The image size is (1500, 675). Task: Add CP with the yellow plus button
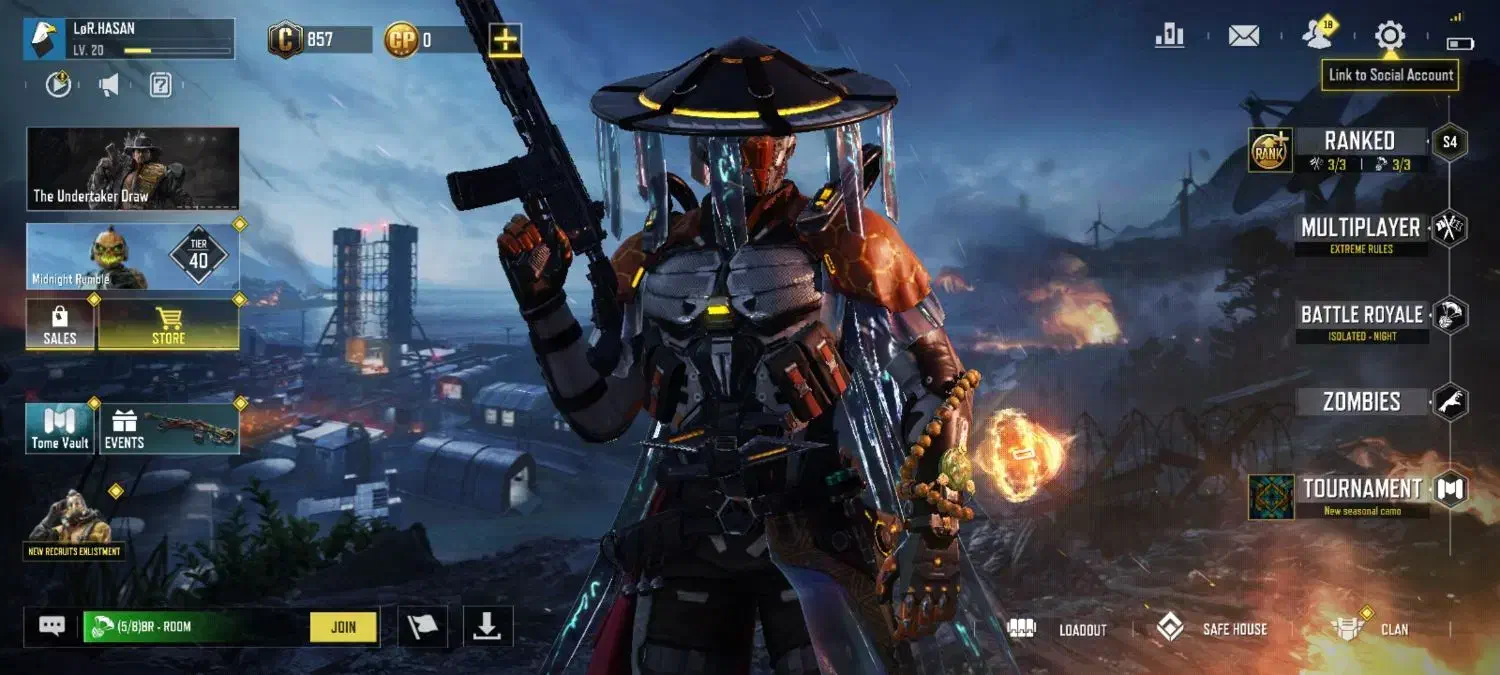click(505, 40)
